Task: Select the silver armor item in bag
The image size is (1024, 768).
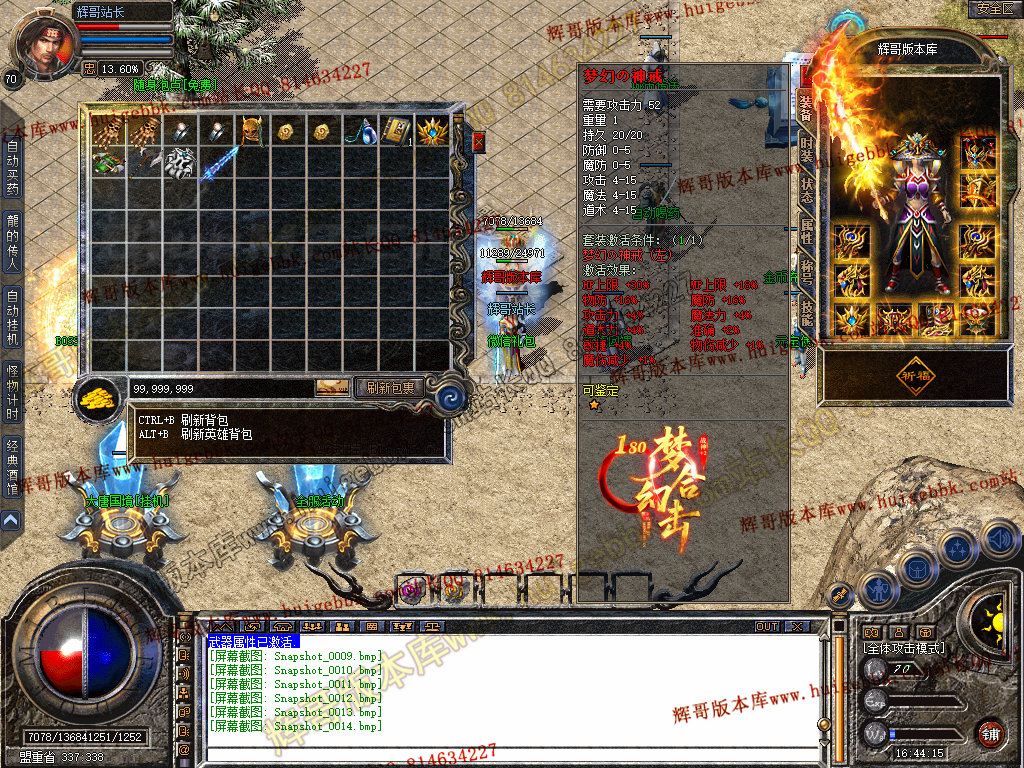Action: (180, 163)
